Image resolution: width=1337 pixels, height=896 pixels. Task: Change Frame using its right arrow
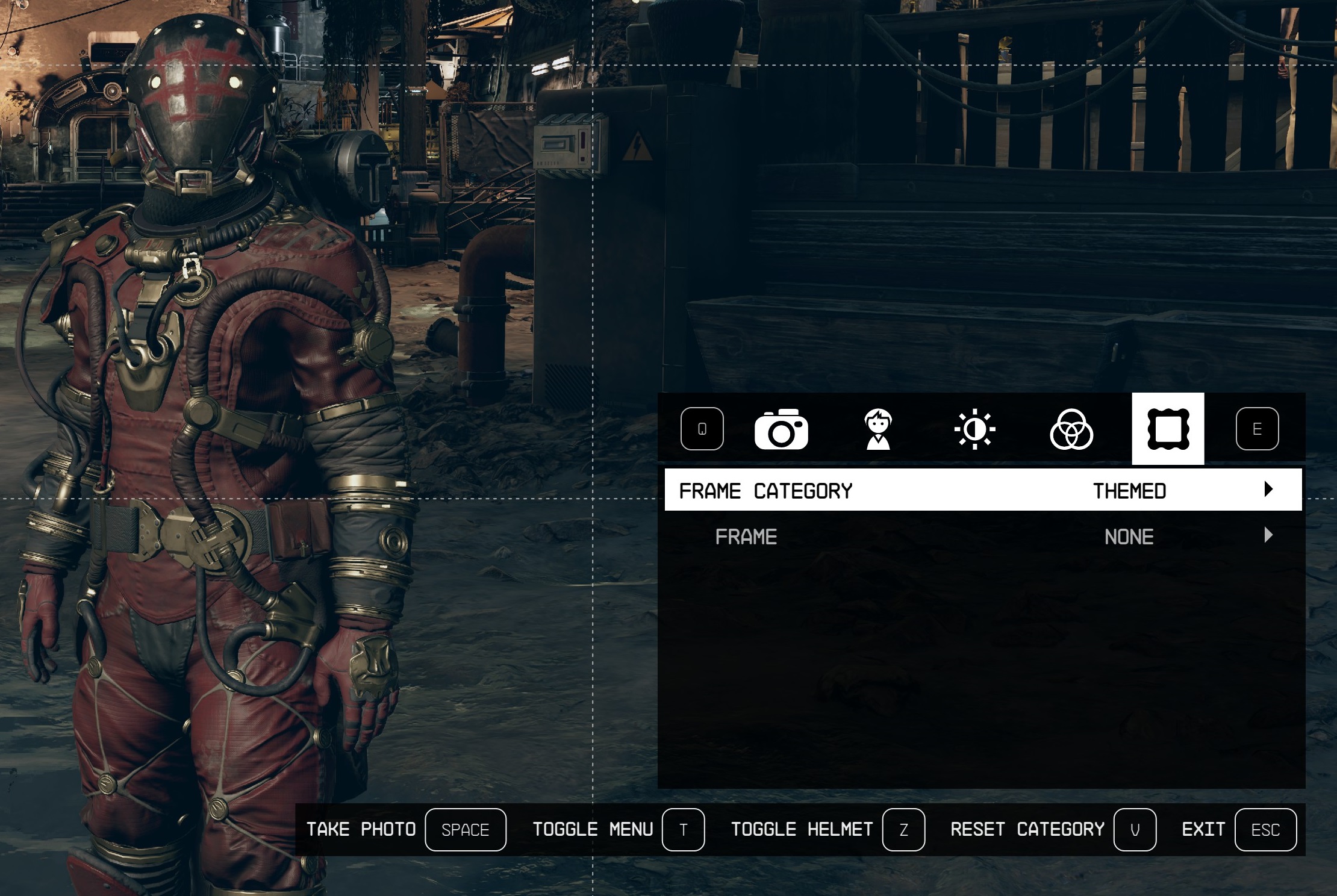1268,535
